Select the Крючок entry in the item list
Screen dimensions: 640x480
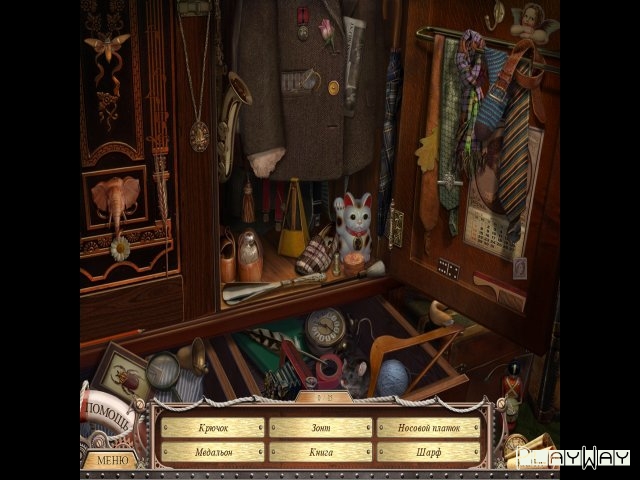pos(212,428)
